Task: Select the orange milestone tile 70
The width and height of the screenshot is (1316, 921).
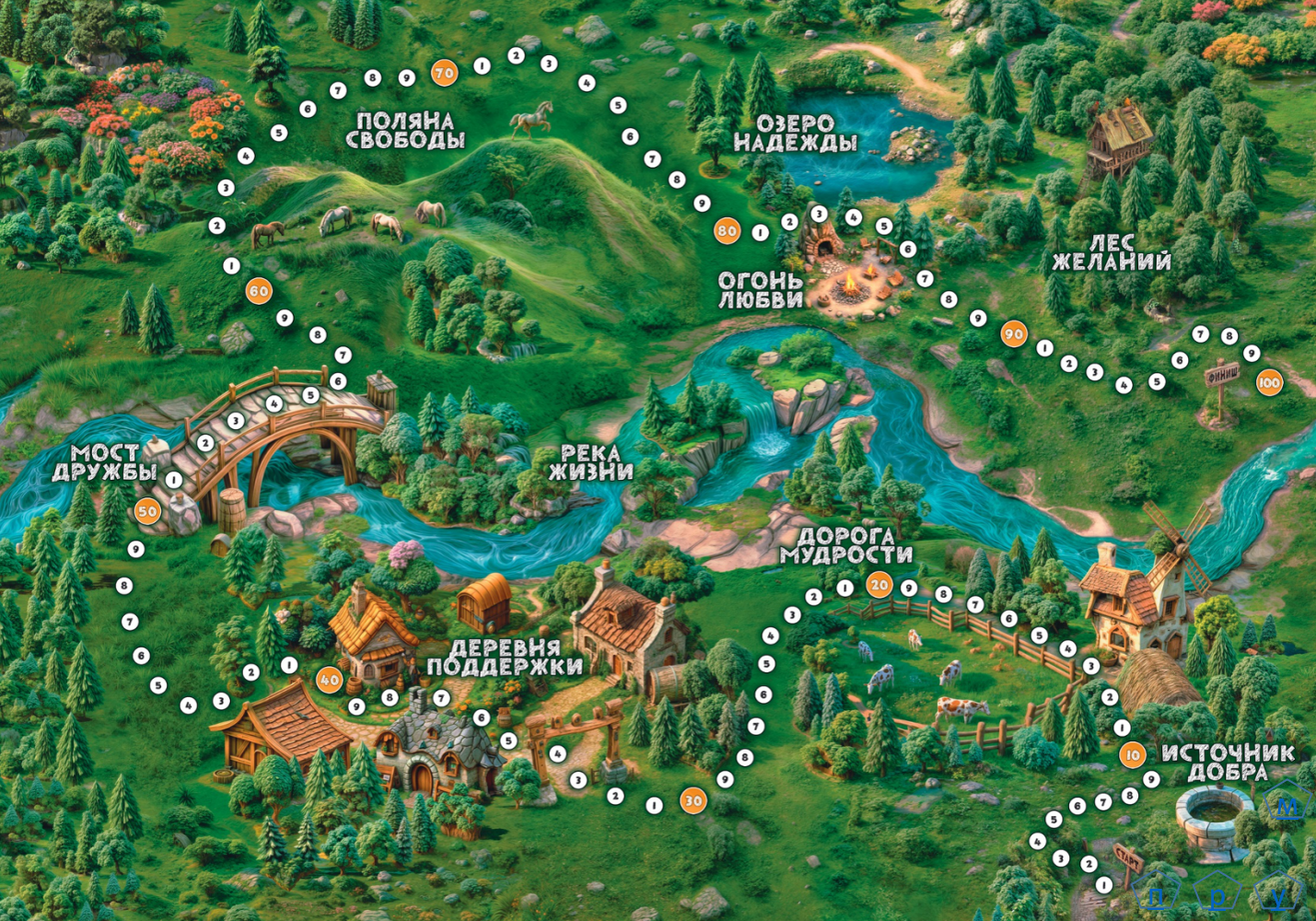Action: [444, 73]
